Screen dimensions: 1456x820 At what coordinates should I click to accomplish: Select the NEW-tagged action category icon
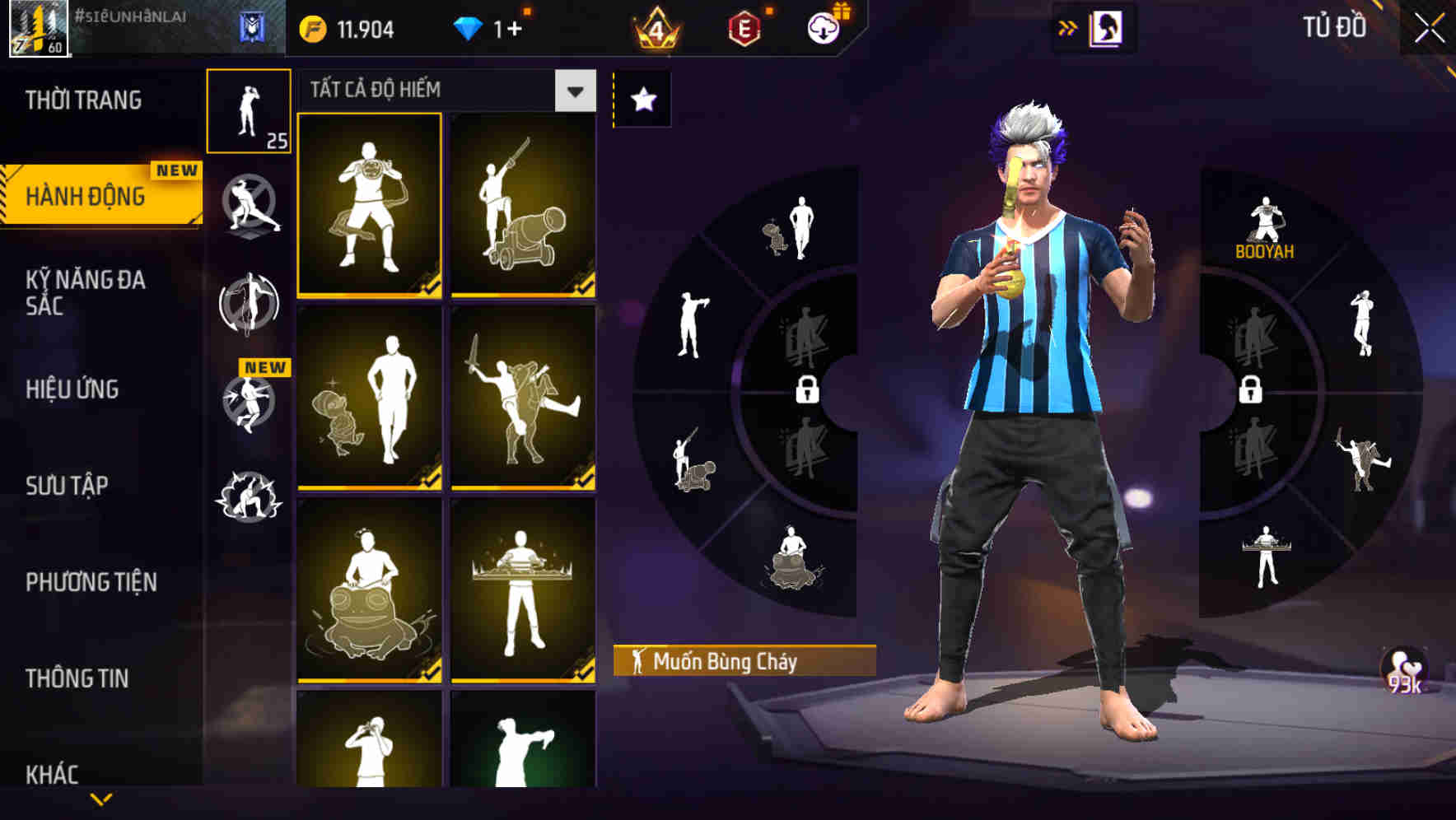(250, 403)
